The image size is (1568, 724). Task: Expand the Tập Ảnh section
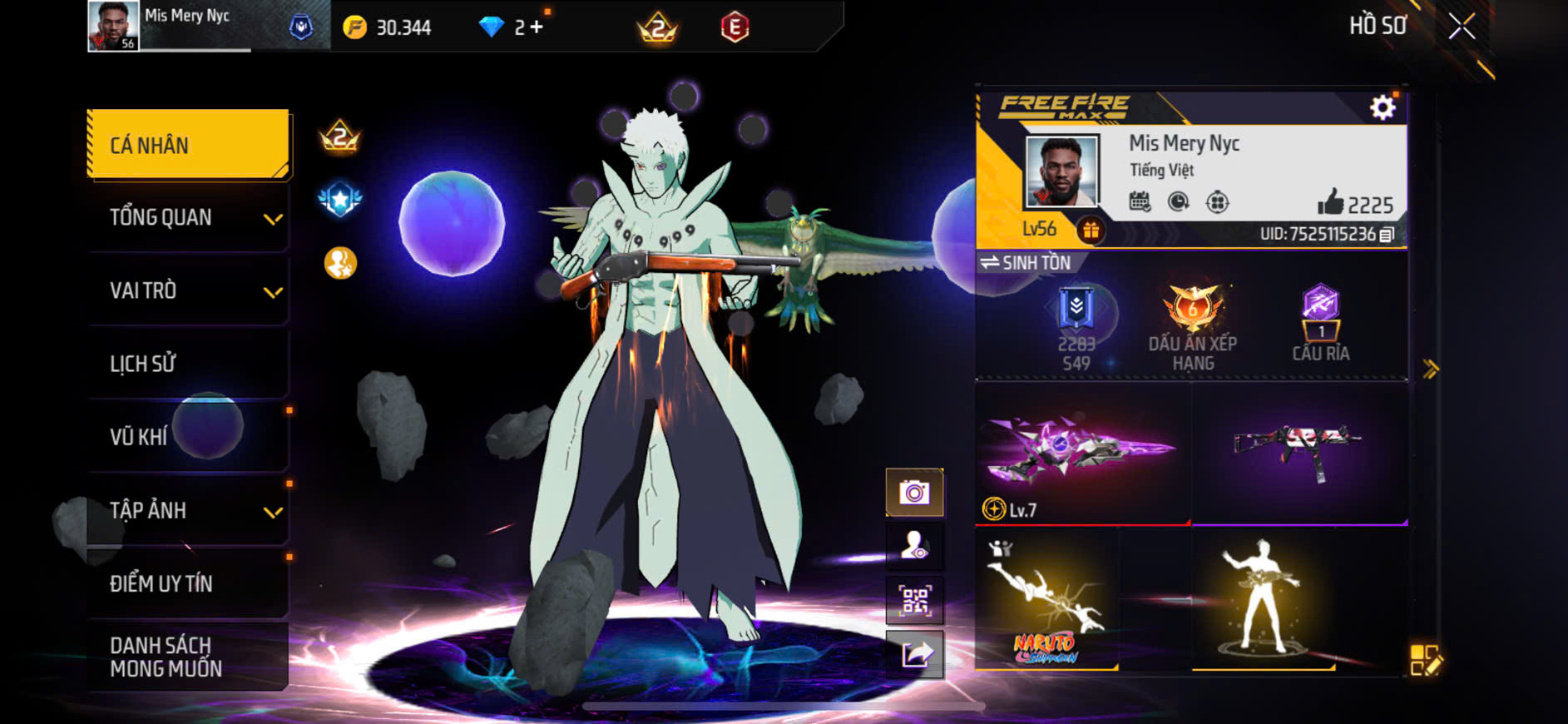(x=273, y=512)
